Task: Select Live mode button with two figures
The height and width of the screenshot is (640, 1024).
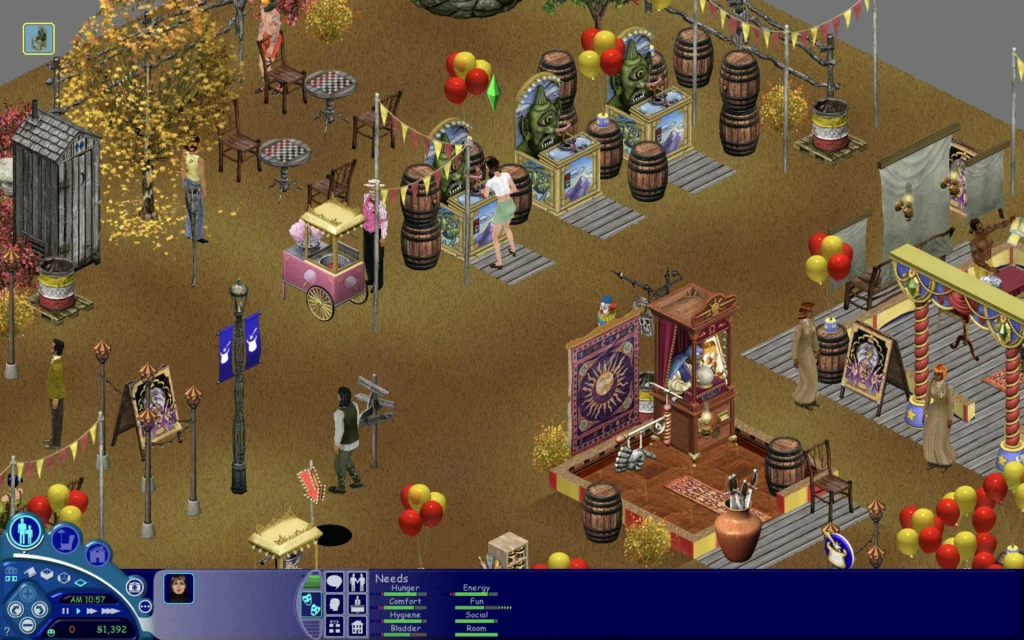Action: [x=25, y=531]
